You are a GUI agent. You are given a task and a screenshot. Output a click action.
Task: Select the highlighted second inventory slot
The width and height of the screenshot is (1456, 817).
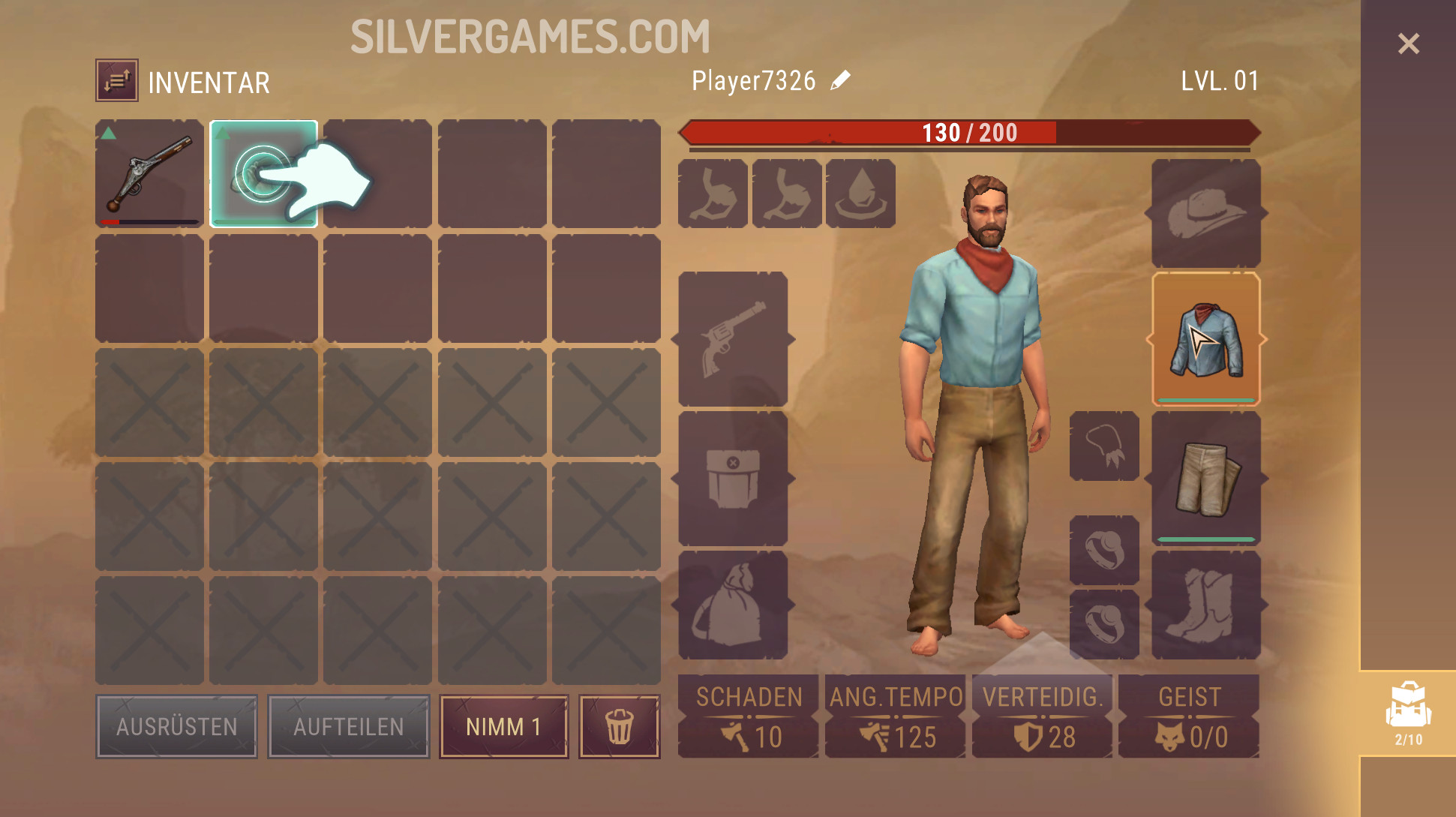click(x=263, y=173)
